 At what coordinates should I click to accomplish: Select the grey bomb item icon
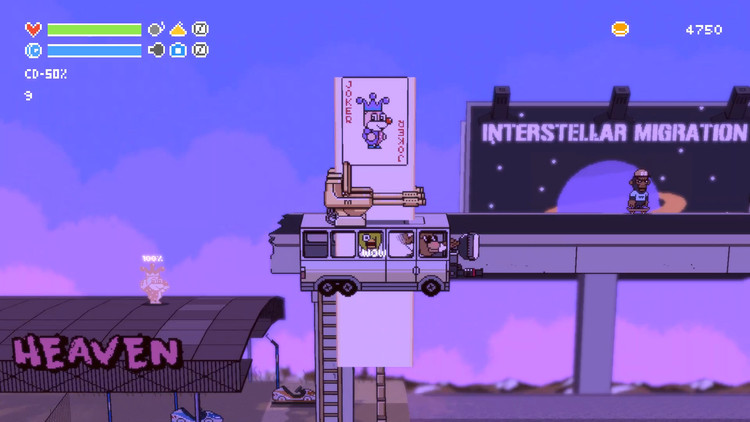[x=156, y=30]
